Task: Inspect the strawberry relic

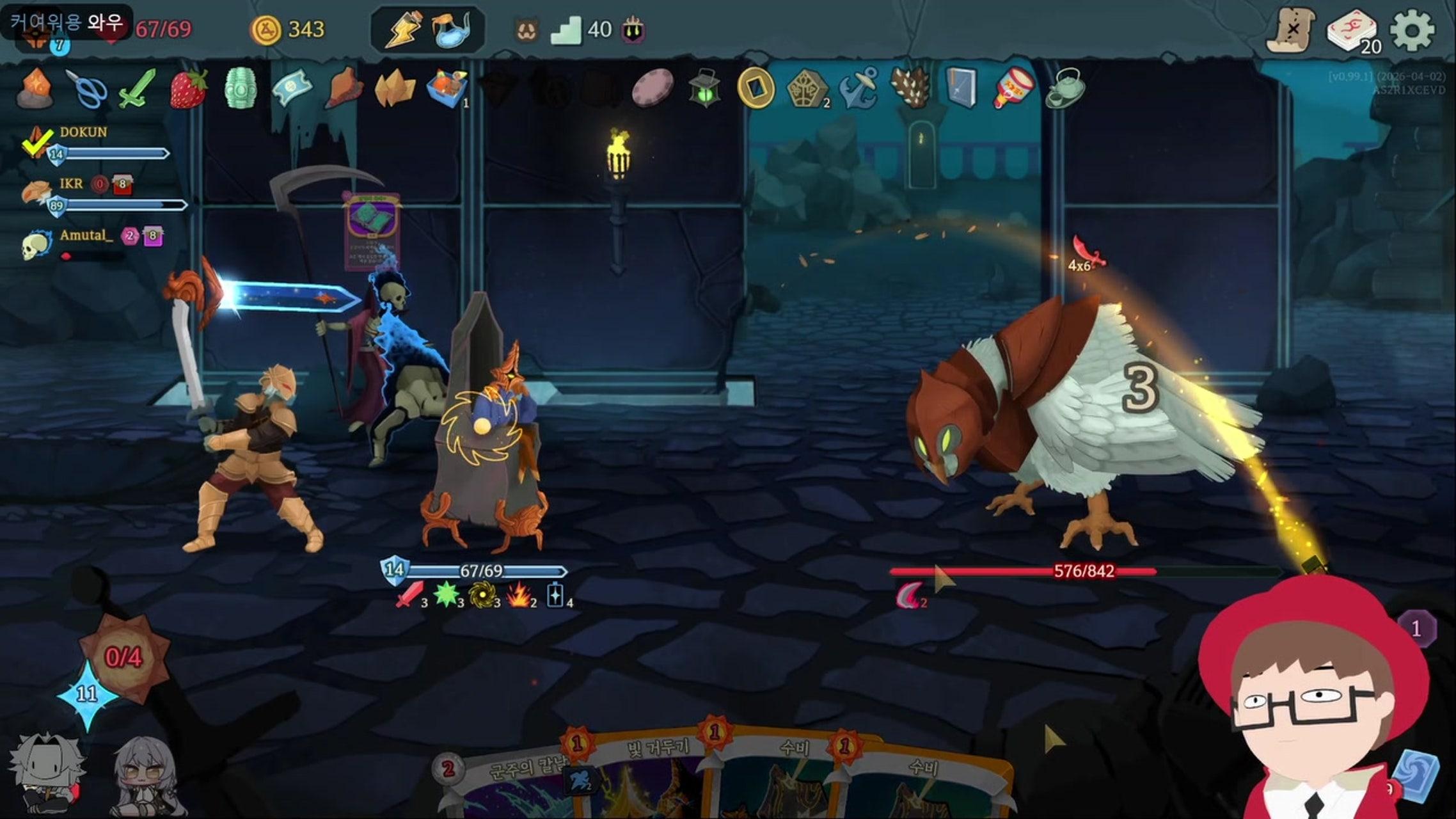Action: click(x=189, y=88)
